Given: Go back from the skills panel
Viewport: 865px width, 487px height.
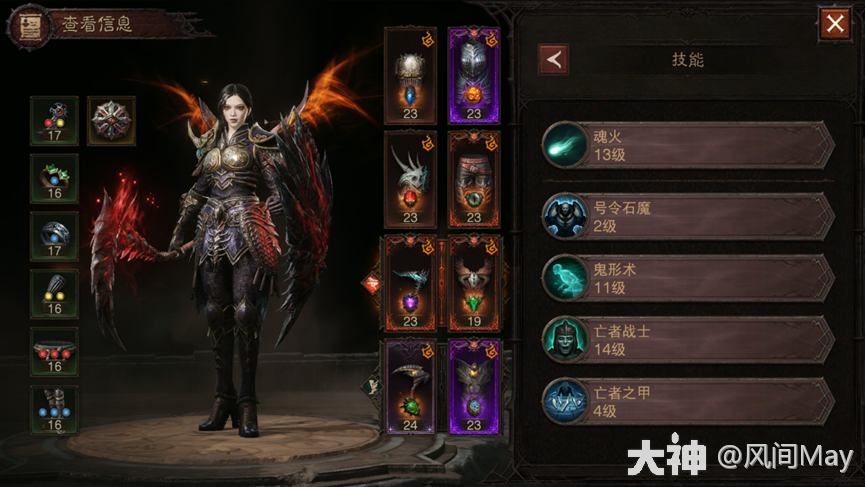Looking at the screenshot, I should point(553,59).
